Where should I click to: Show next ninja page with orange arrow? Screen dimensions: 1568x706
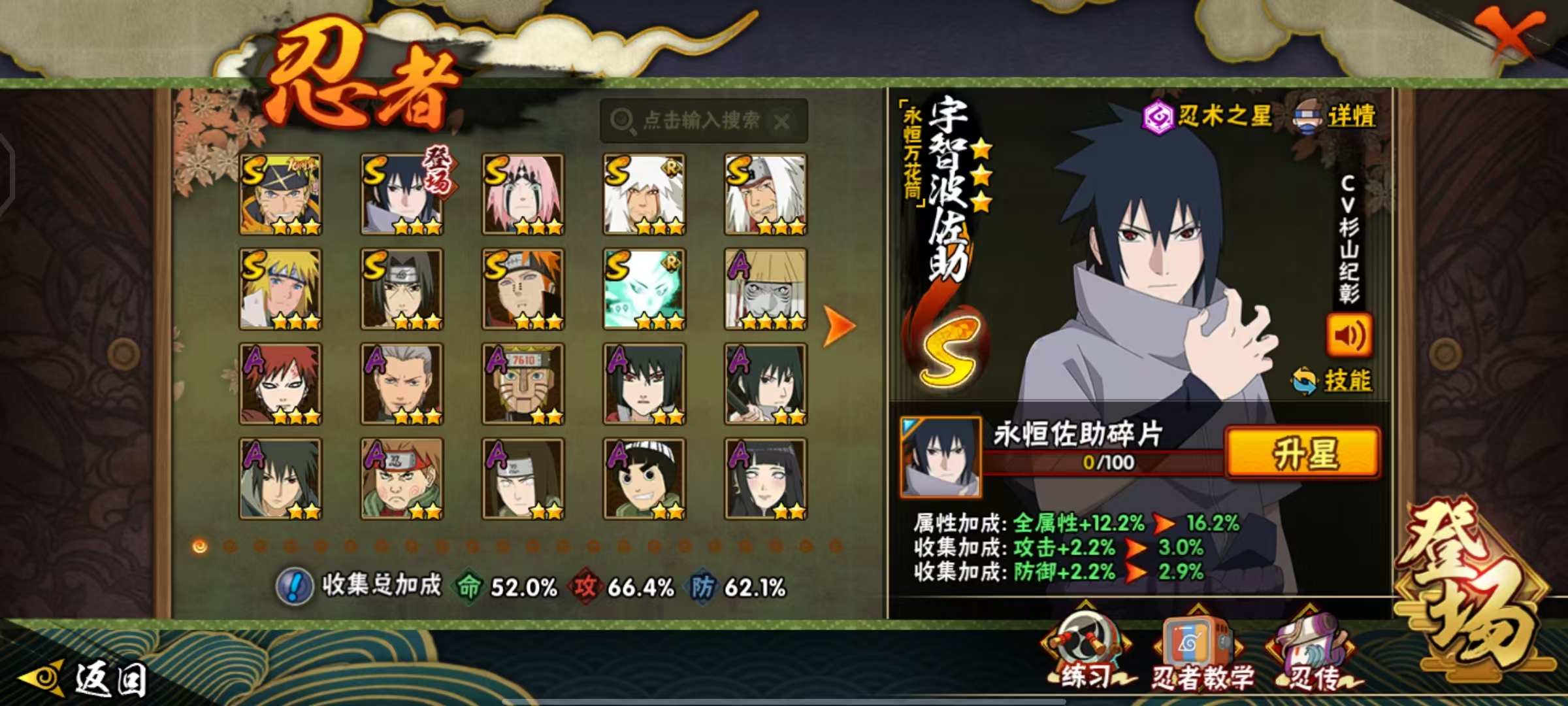click(x=838, y=325)
